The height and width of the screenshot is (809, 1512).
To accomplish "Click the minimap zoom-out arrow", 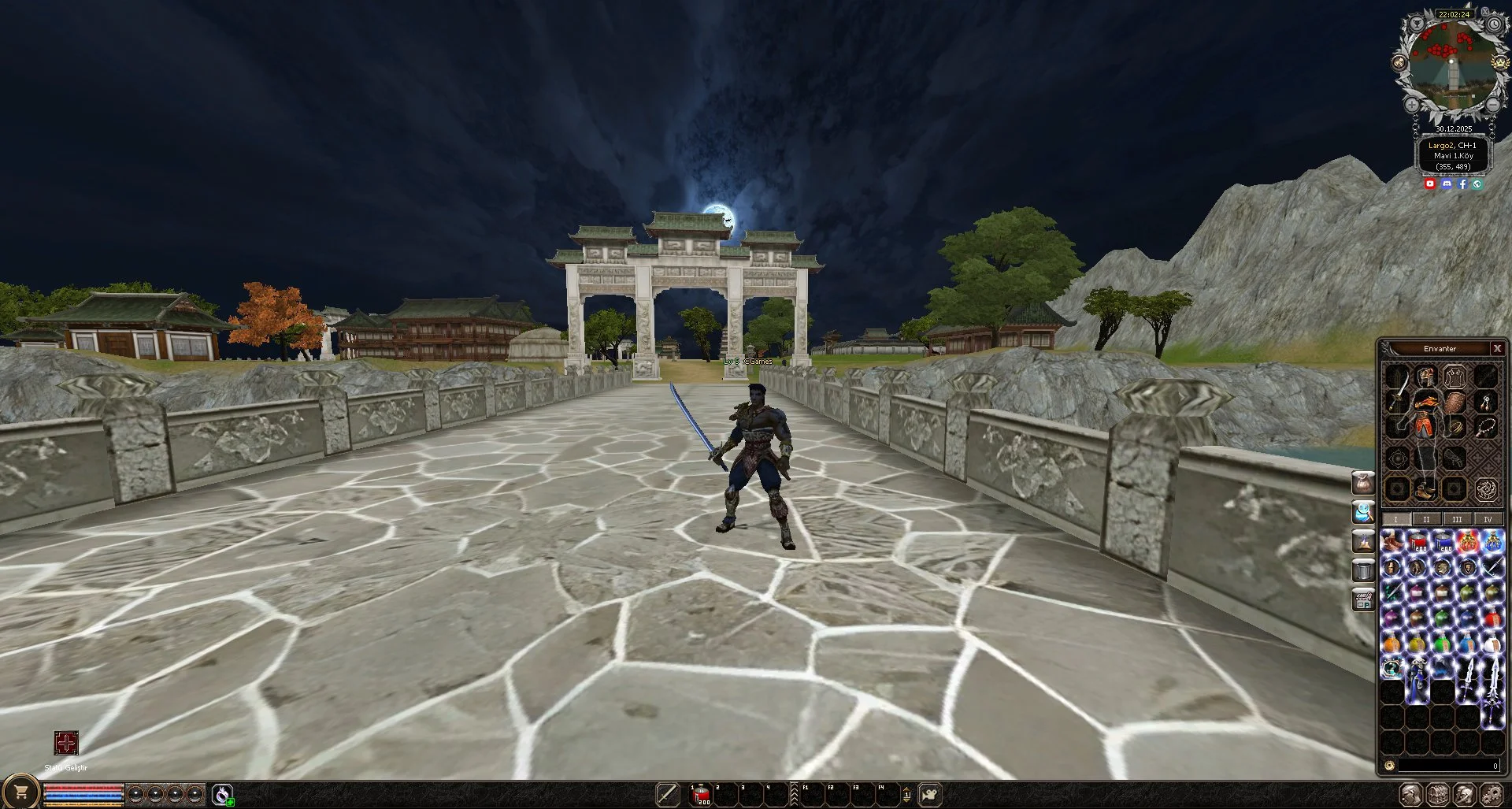I will tap(1492, 104).
